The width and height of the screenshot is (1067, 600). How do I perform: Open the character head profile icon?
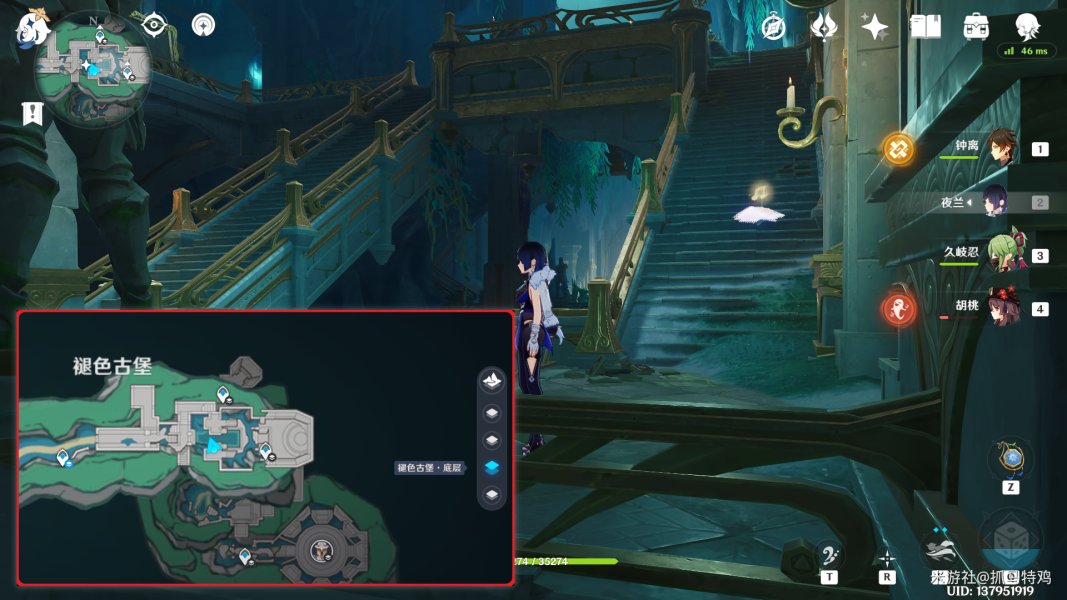click(1027, 27)
